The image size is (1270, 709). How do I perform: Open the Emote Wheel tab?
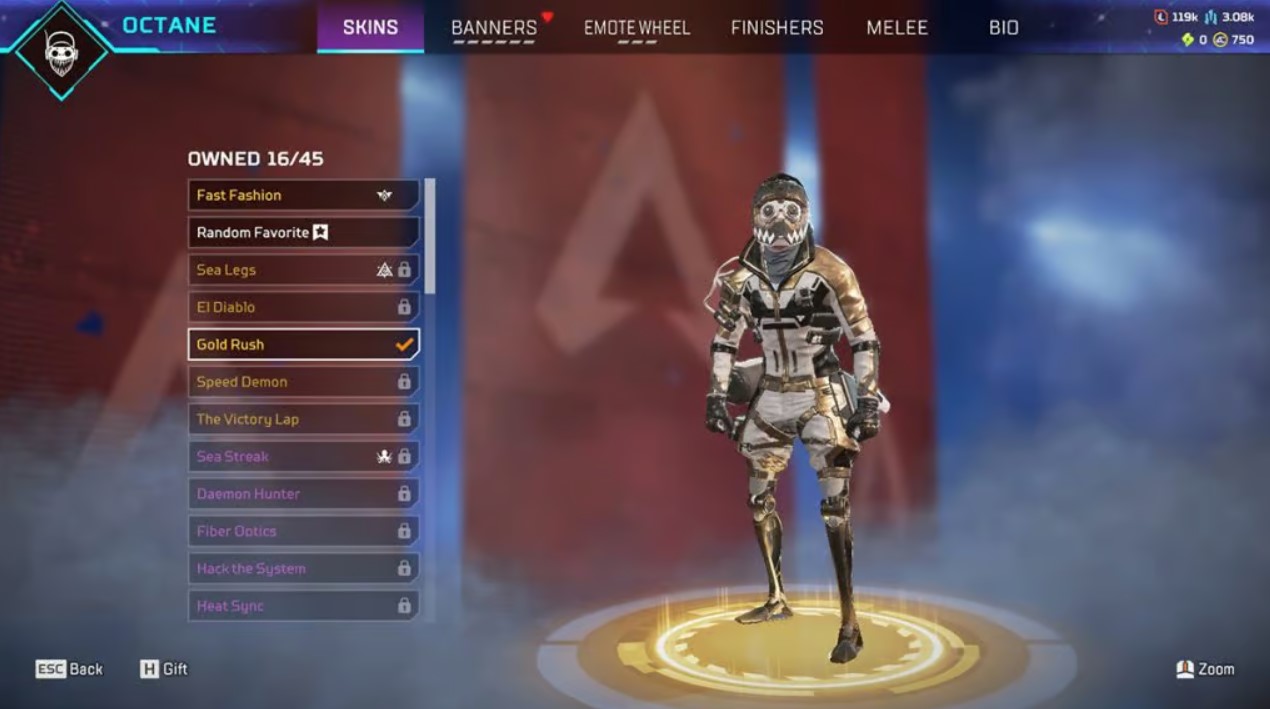[637, 28]
